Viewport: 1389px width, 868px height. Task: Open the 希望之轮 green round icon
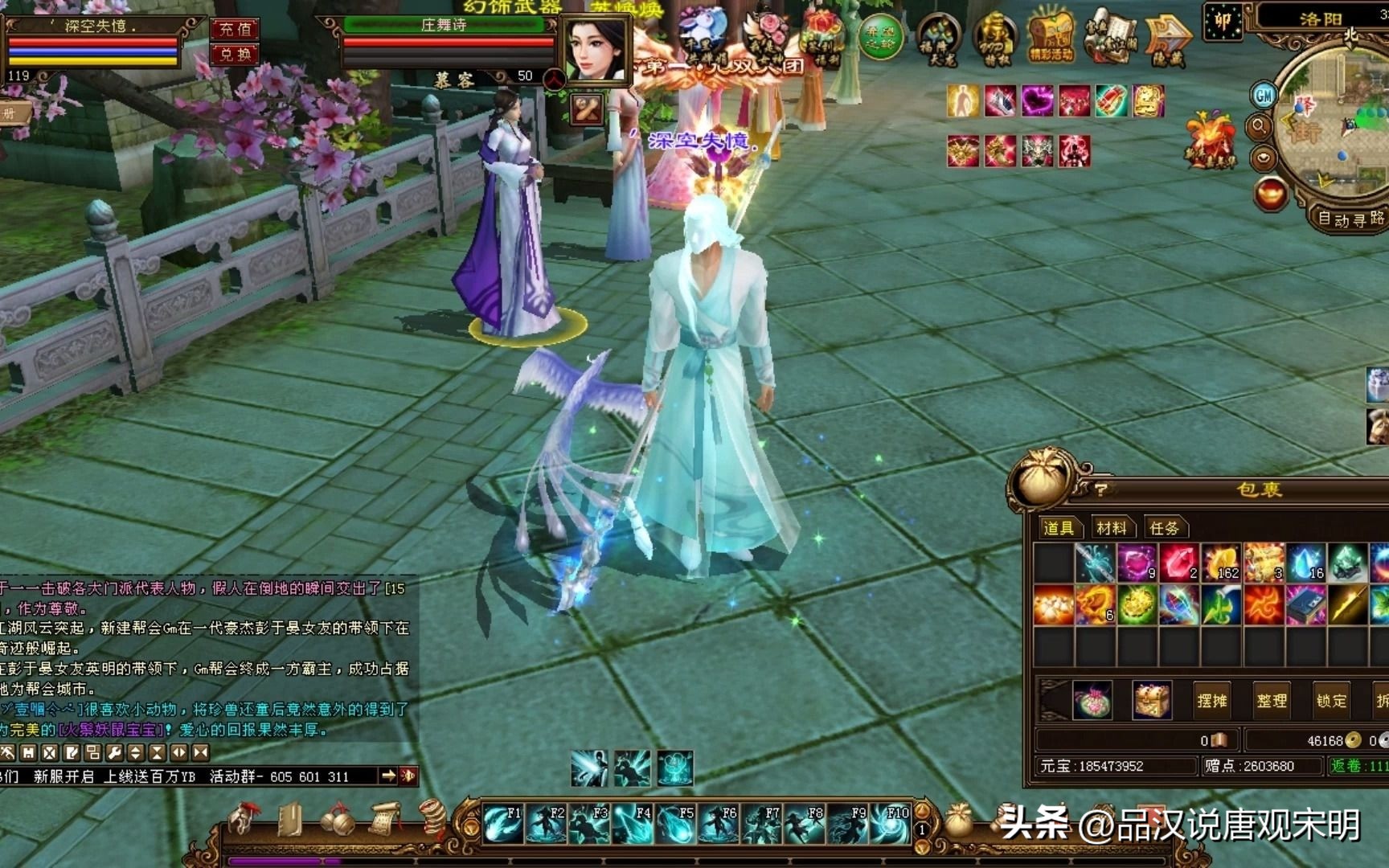pyautogui.click(x=880, y=37)
